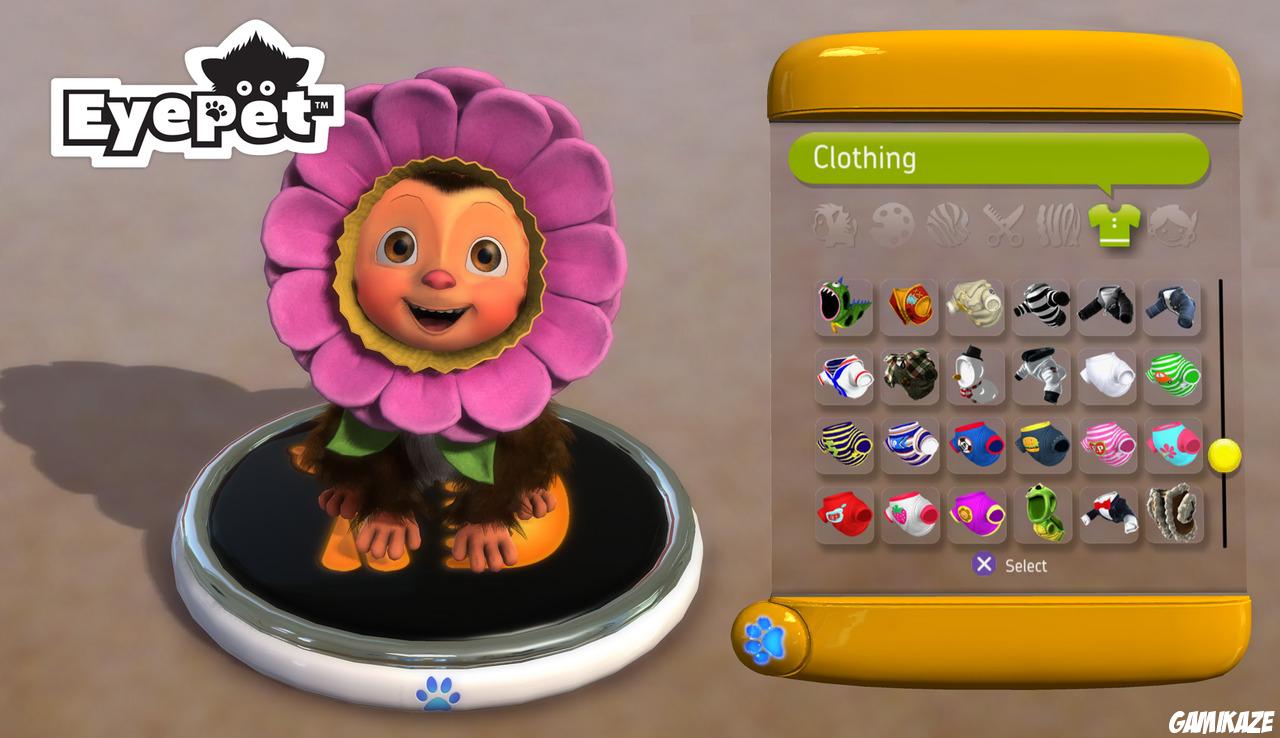
Task: Select the t-shirt Clothing category icon
Action: tap(1113, 225)
